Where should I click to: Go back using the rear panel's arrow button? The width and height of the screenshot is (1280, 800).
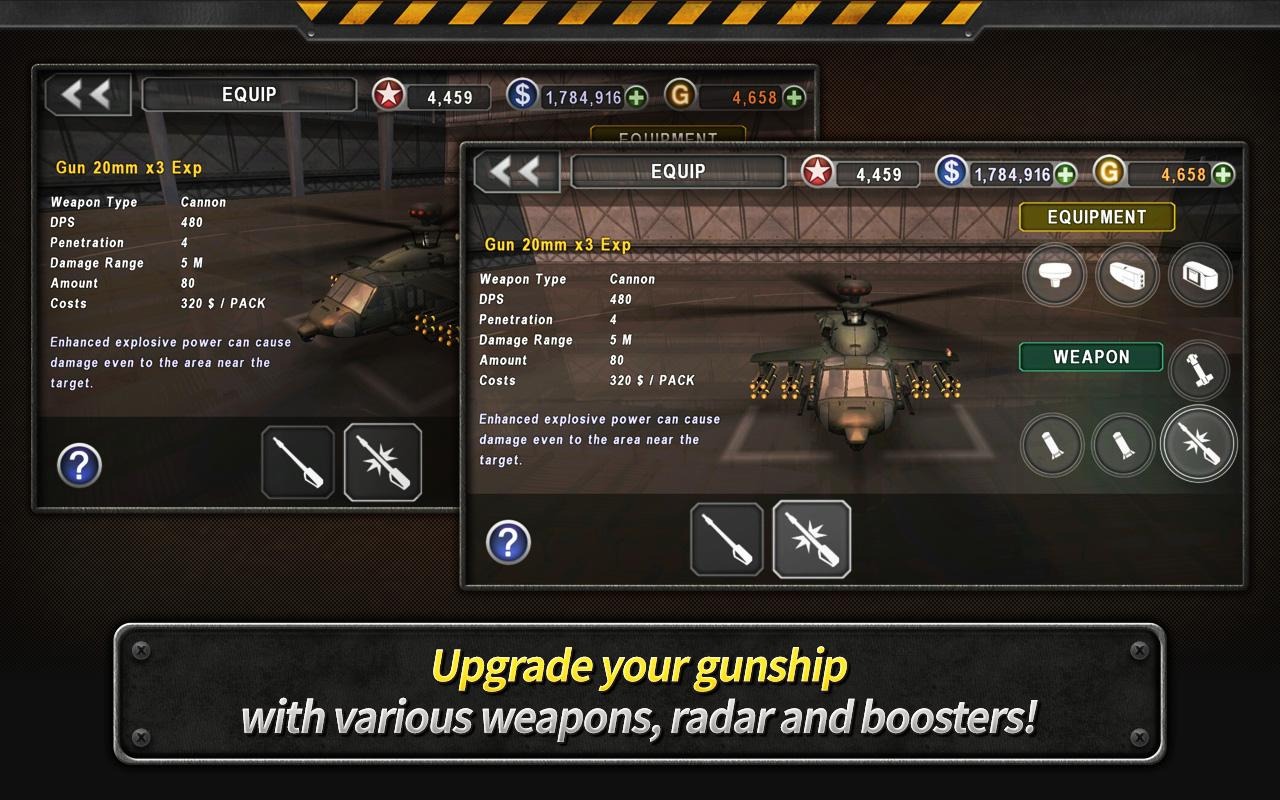tap(87, 95)
